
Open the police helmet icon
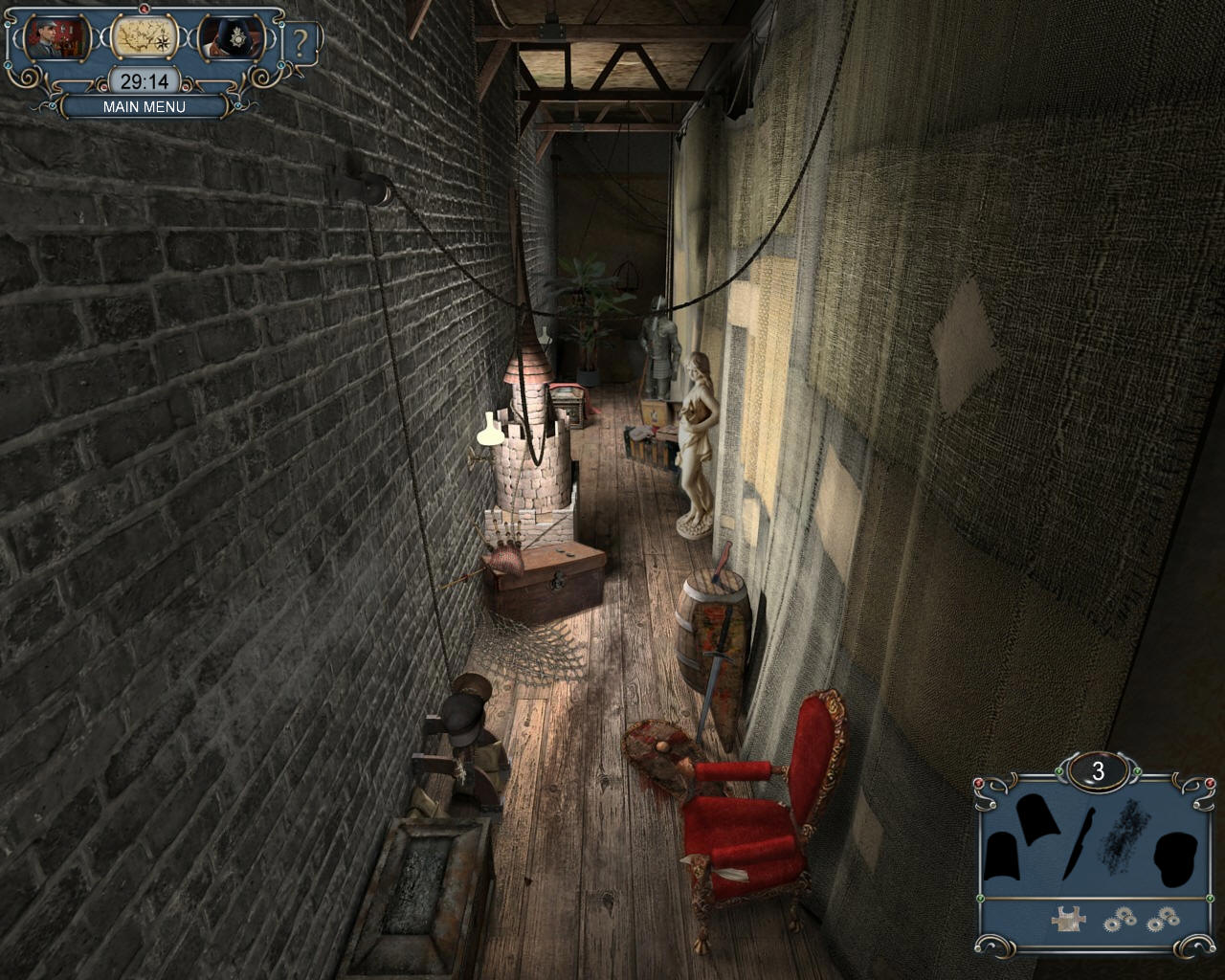pos(229,39)
